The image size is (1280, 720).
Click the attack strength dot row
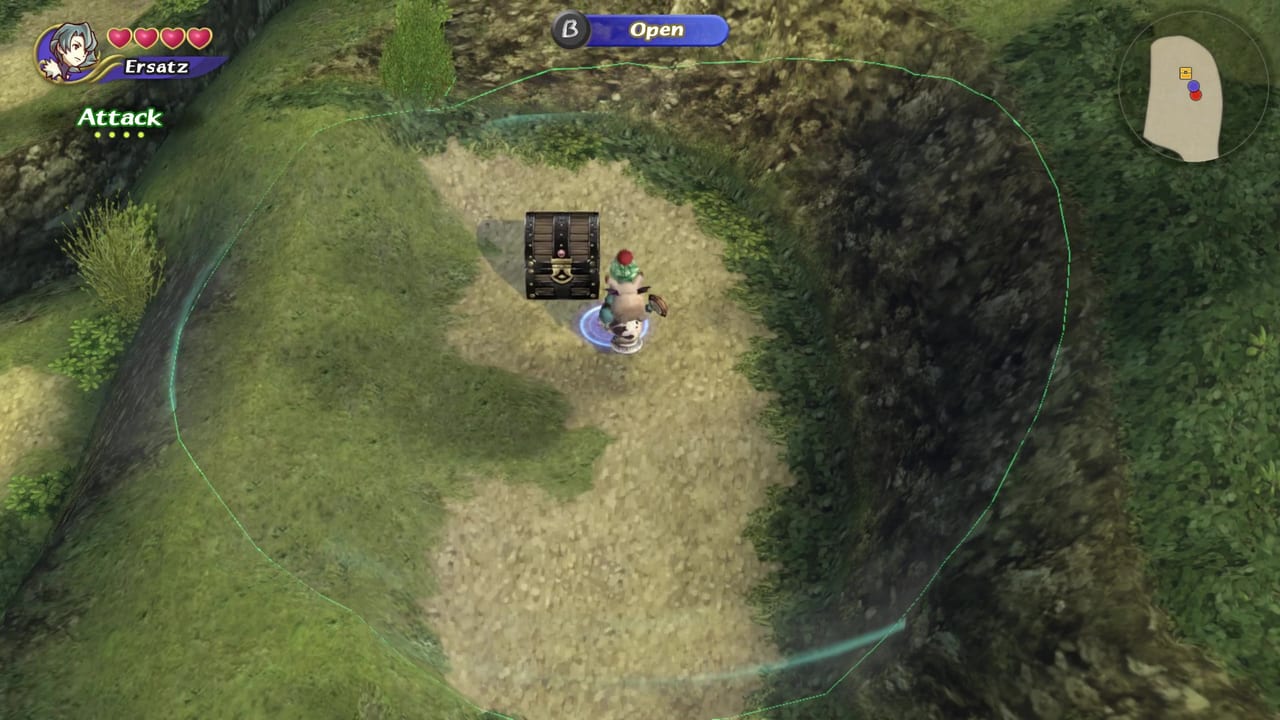click(x=119, y=134)
